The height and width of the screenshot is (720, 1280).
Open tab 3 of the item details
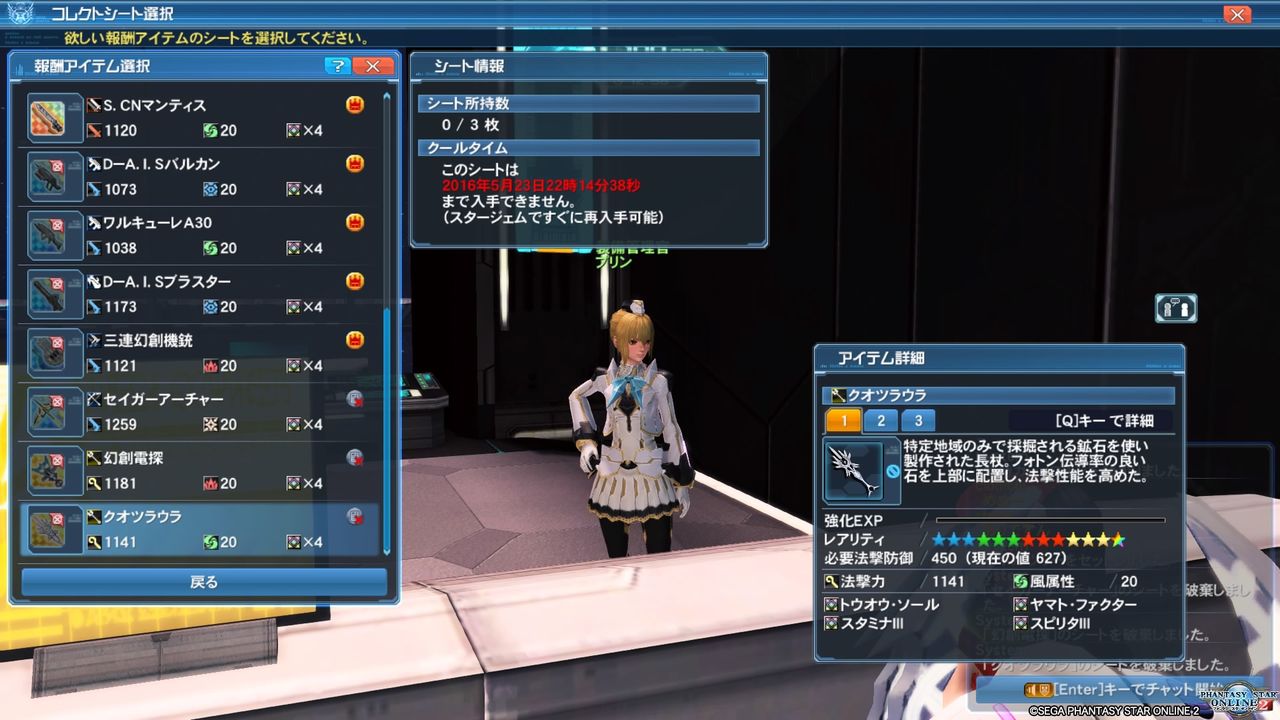click(917, 421)
